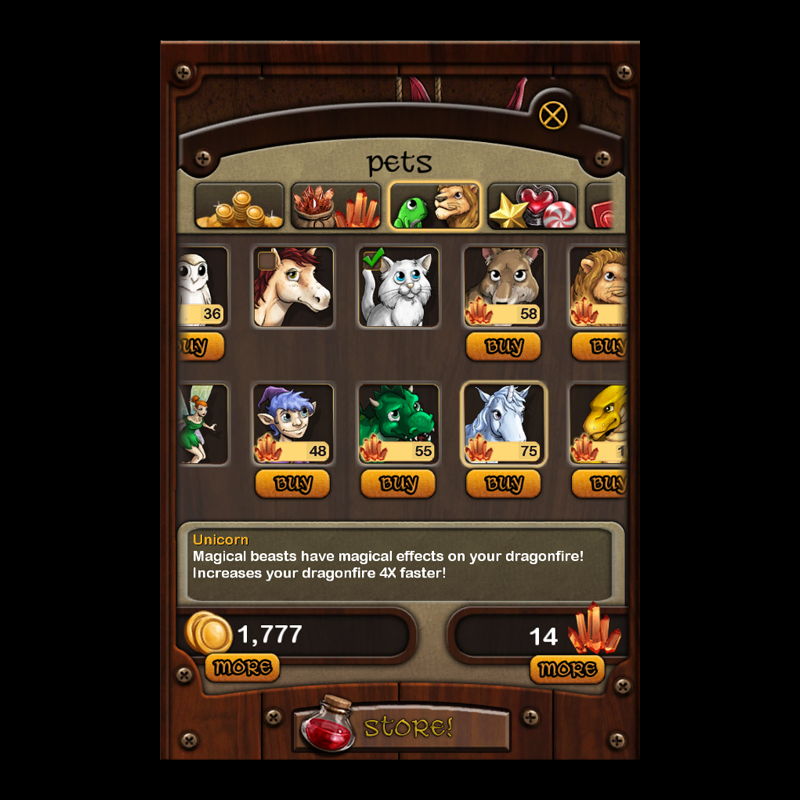Switch to the star and candy tab
Image resolution: width=800 pixels, height=800 pixels.
532,206
